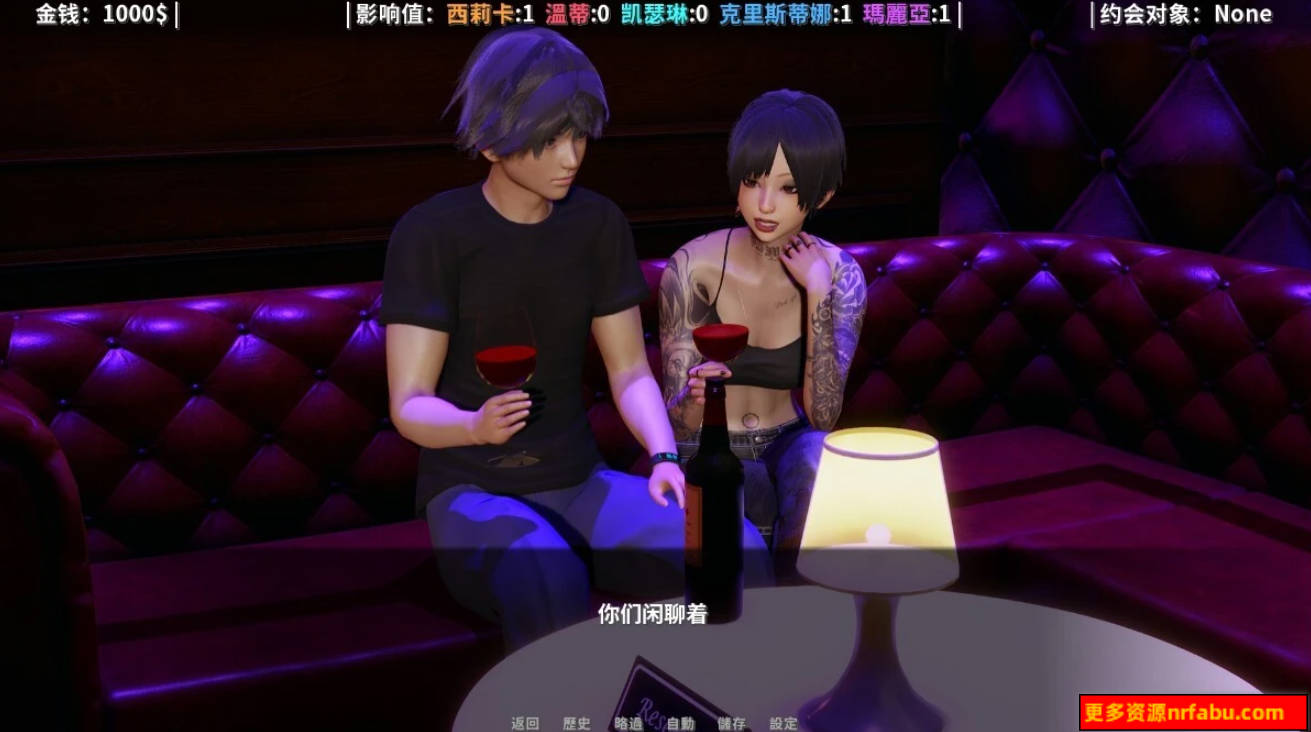Screen dimensions: 1311x732
Task: Enable 略過 to skip dialogue
Action: point(627,724)
